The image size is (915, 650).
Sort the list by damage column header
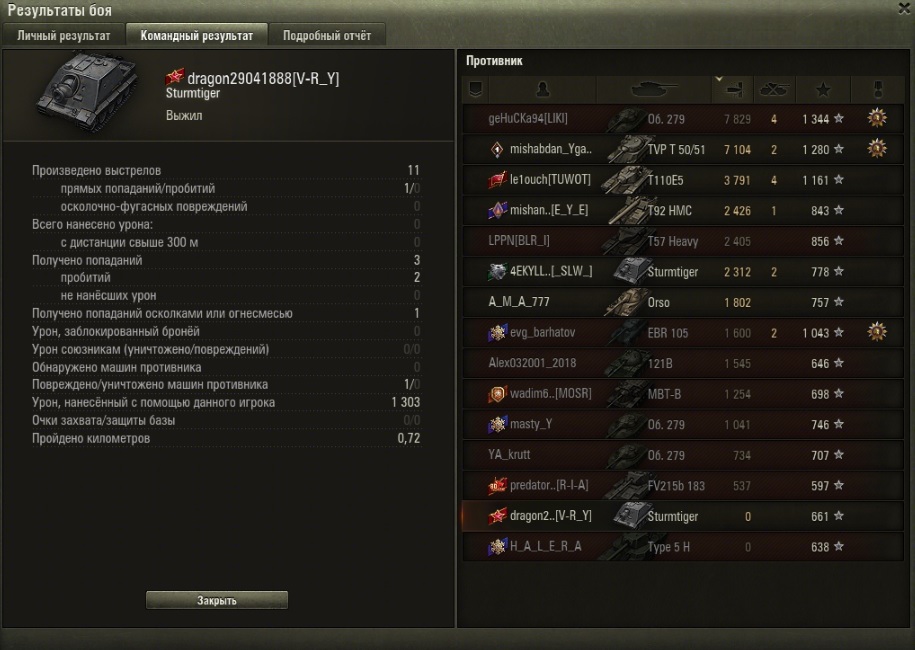click(733, 89)
